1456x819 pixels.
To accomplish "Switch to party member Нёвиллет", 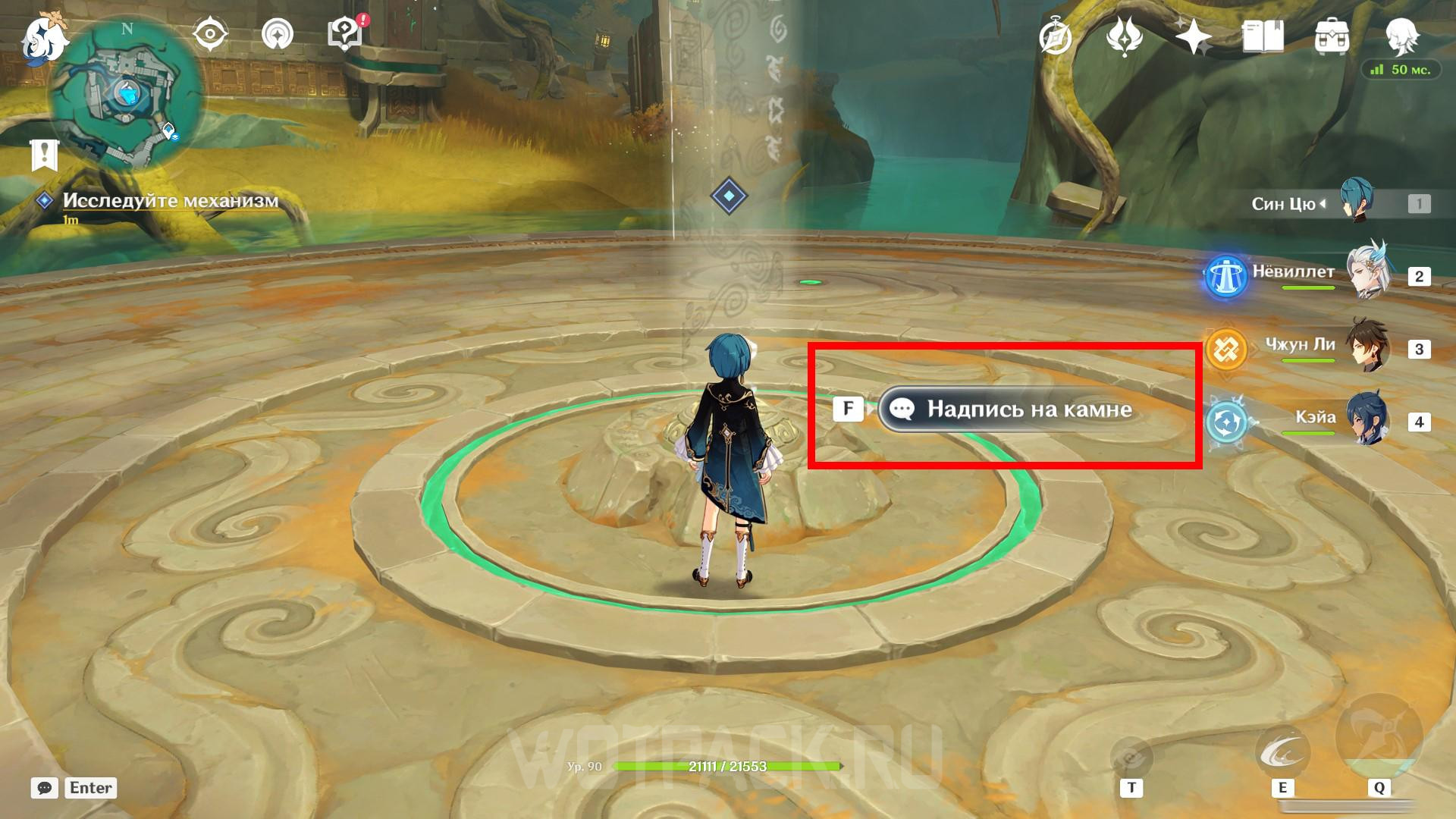I will 1367,275.
